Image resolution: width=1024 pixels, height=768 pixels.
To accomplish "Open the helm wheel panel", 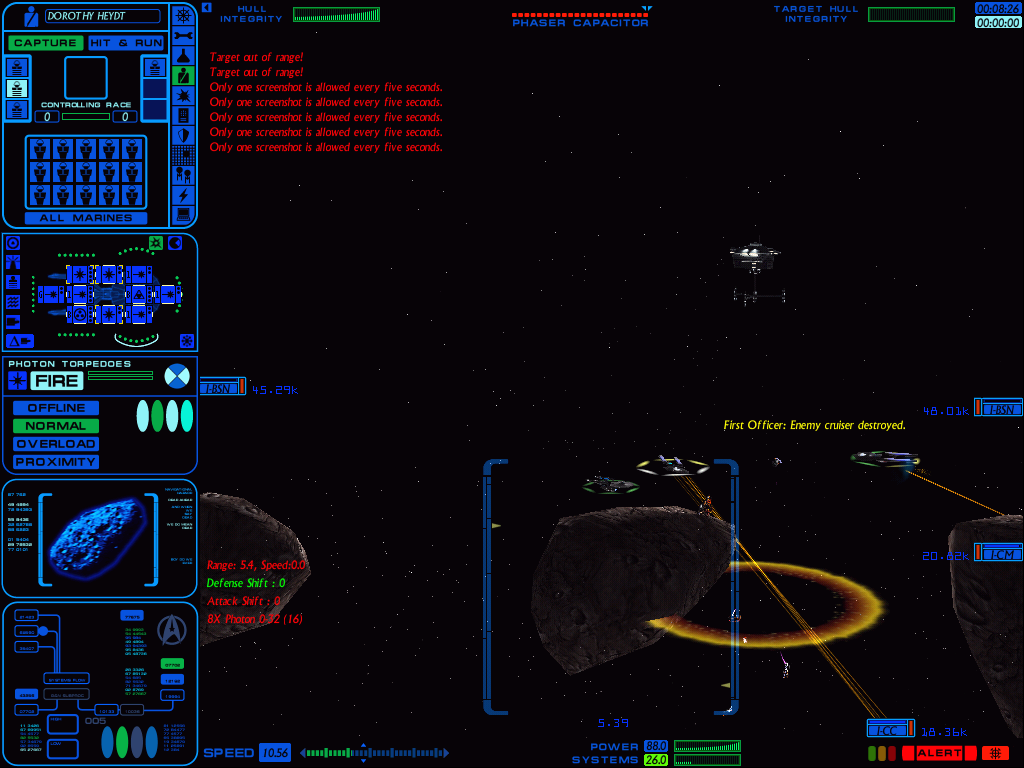I will click(x=183, y=14).
